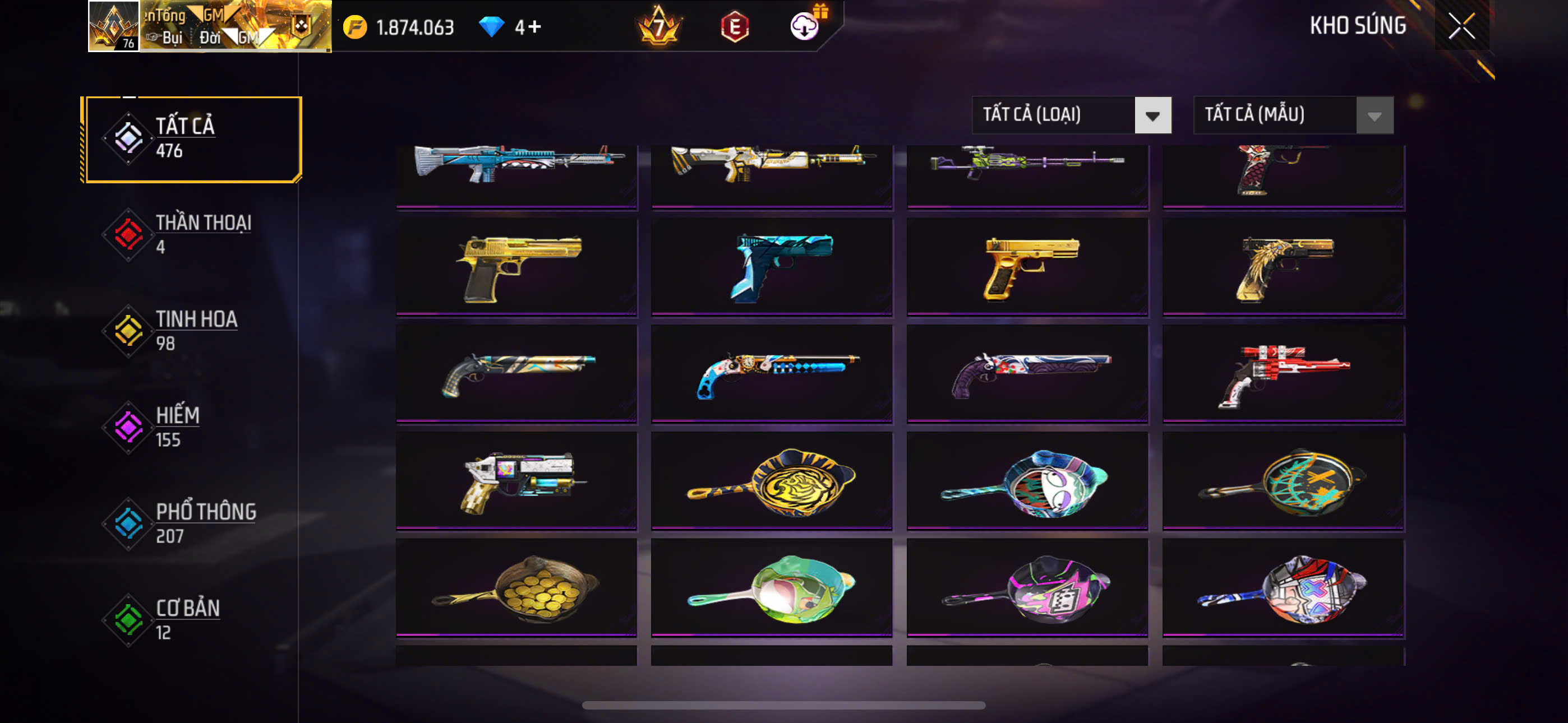This screenshot has height=723, width=1568.
Task: Pick the blue clock-themed shotgun skin
Action: (771, 374)
